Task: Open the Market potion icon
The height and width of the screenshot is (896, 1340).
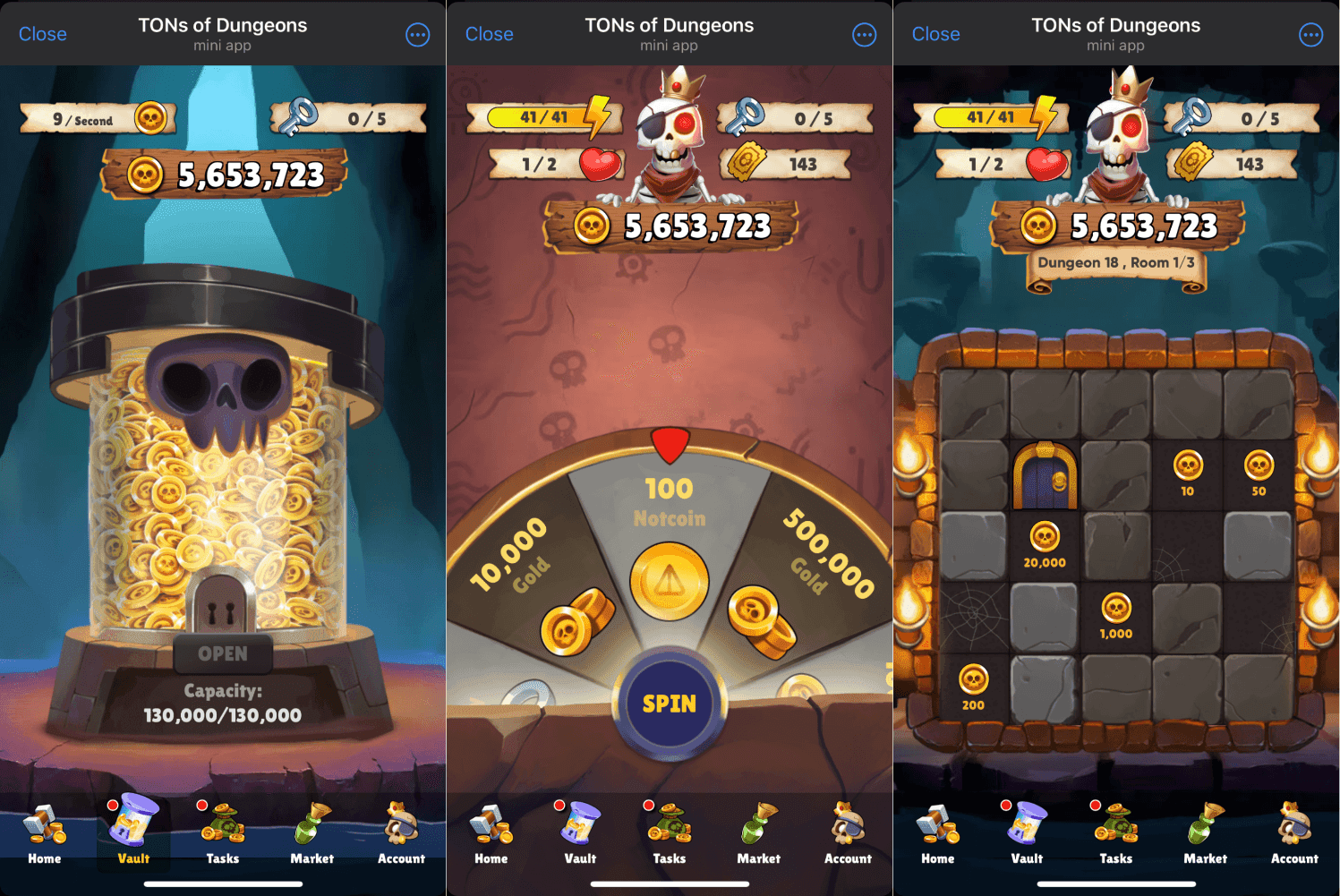Action: [x=311, y=832]
